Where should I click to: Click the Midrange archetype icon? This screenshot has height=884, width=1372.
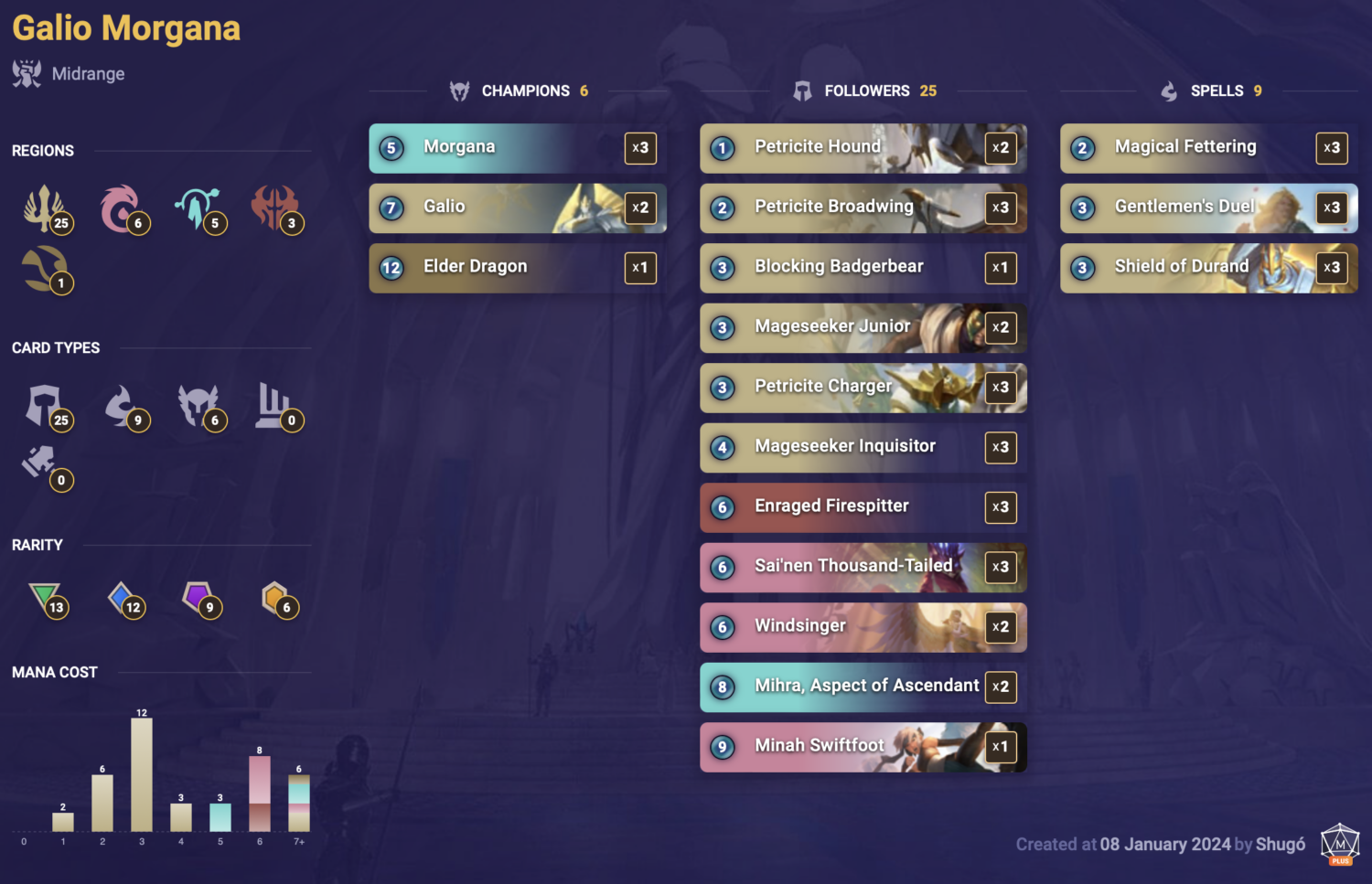point(26,73)
